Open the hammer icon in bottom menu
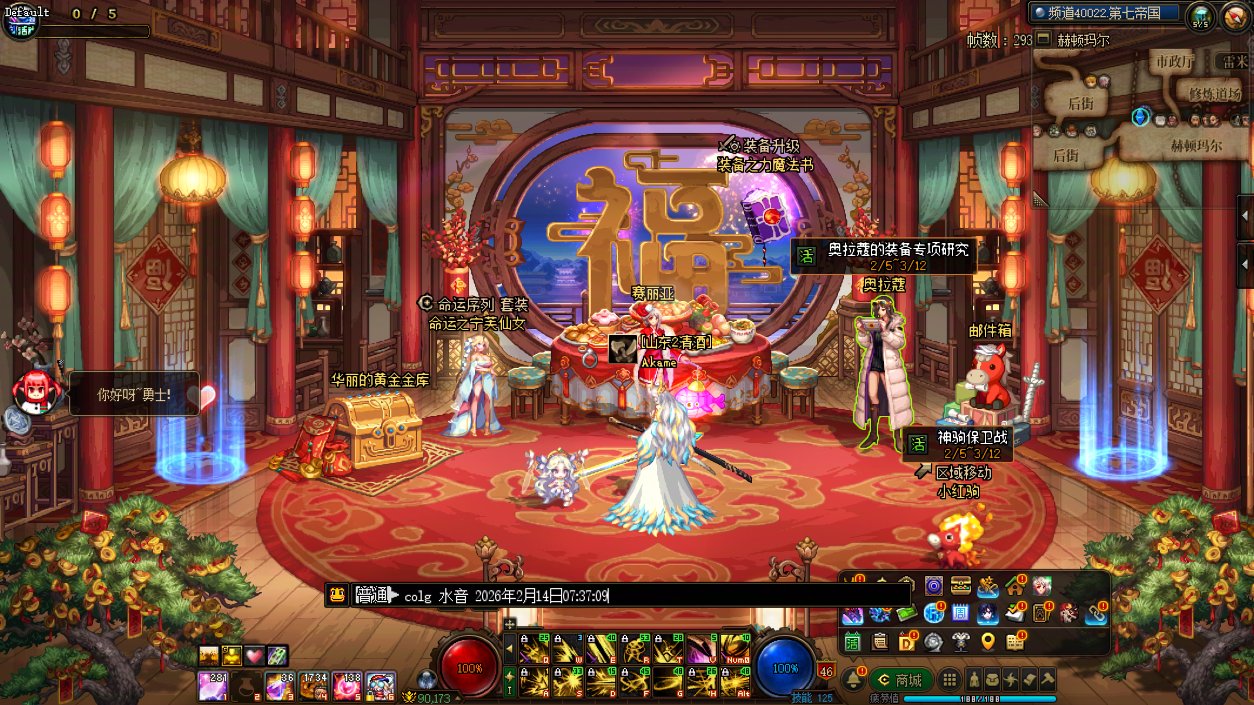The image size is (1254, 705). click(x=1046, y=680)
